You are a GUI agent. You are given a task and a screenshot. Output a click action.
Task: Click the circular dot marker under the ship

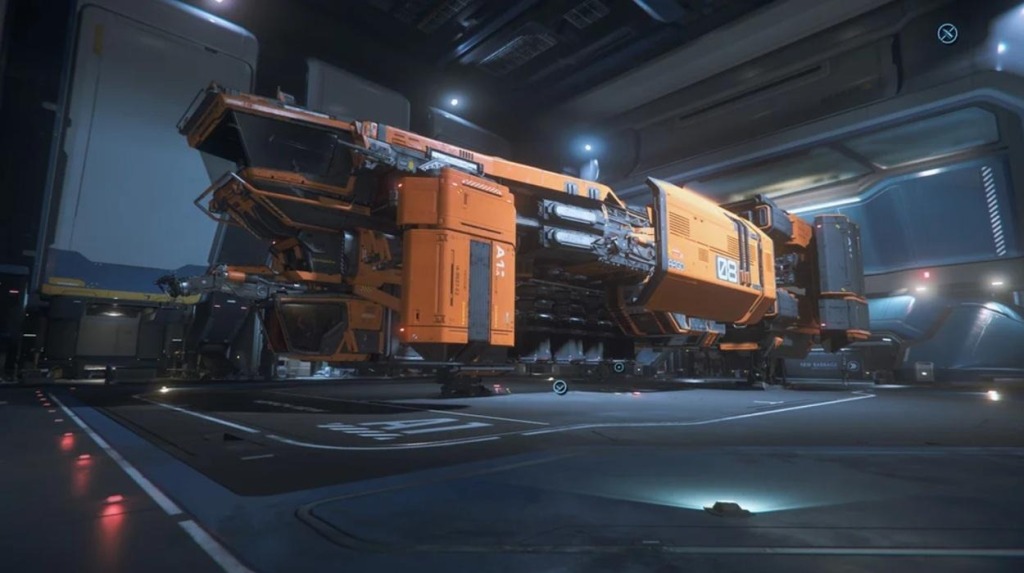(x=619, y=367)
